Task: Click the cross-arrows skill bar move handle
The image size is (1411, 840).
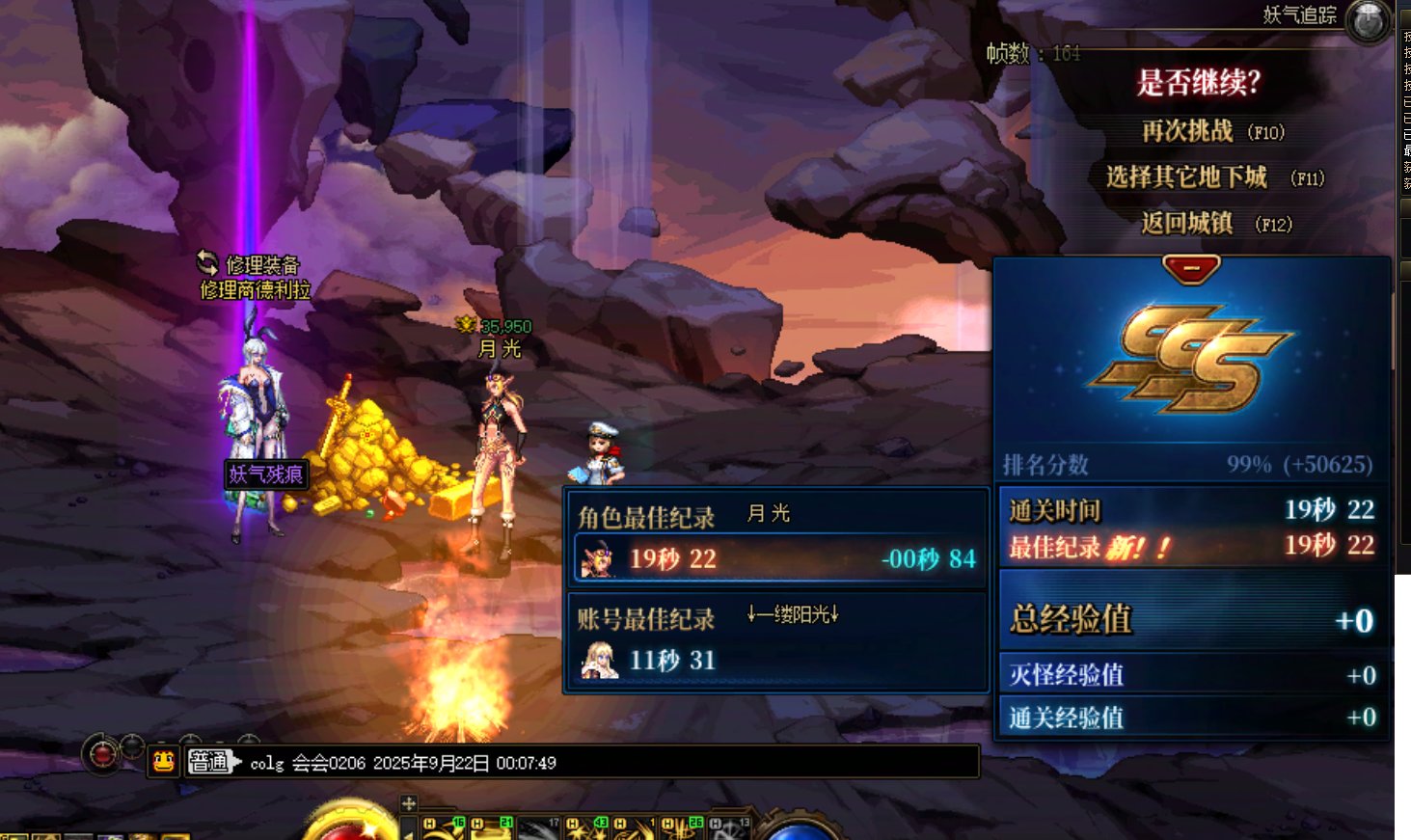Action: point(409,803)
